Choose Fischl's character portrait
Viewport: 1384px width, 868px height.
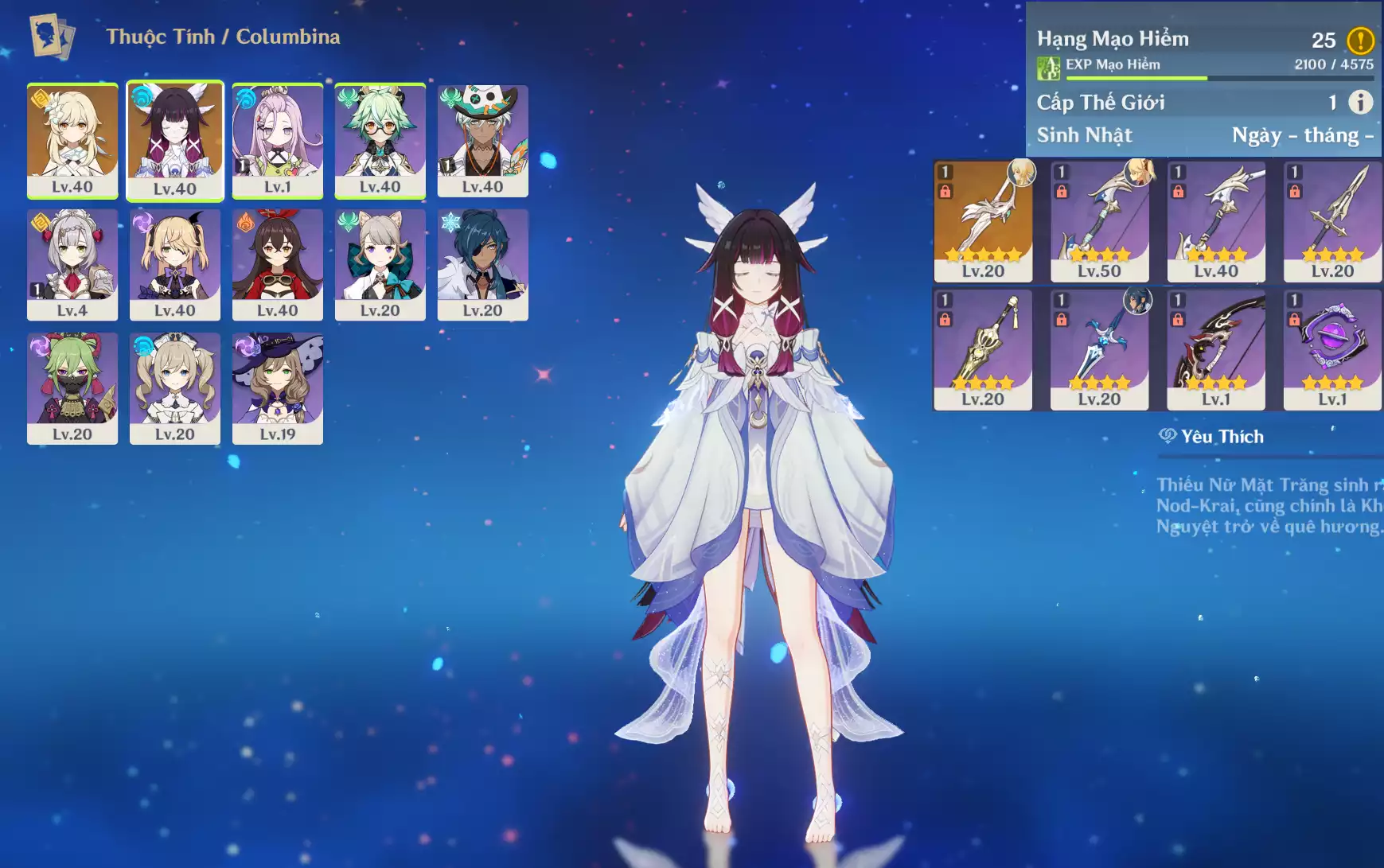point(175,264)
